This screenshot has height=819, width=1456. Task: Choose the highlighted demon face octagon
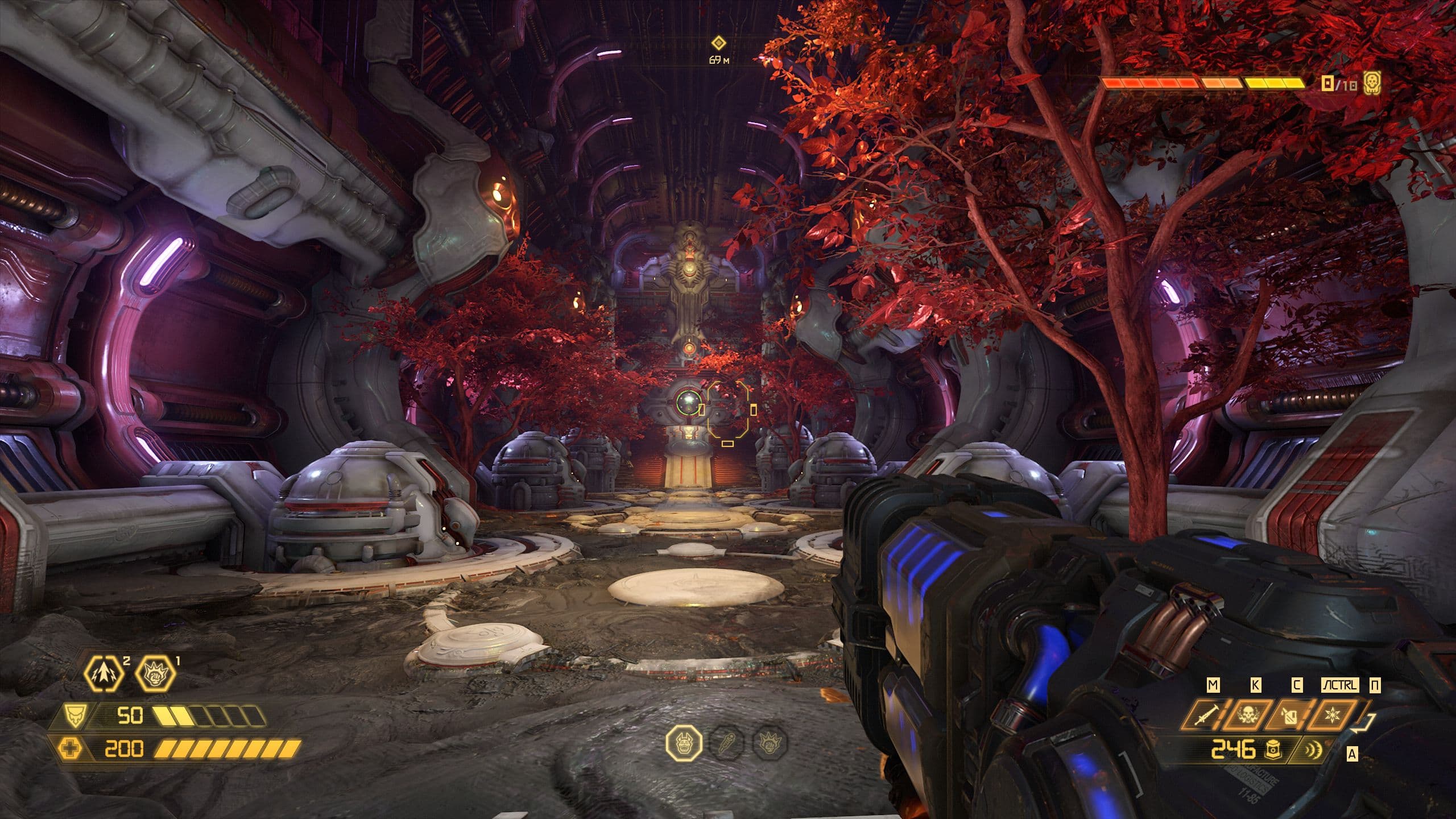point(684,743)
